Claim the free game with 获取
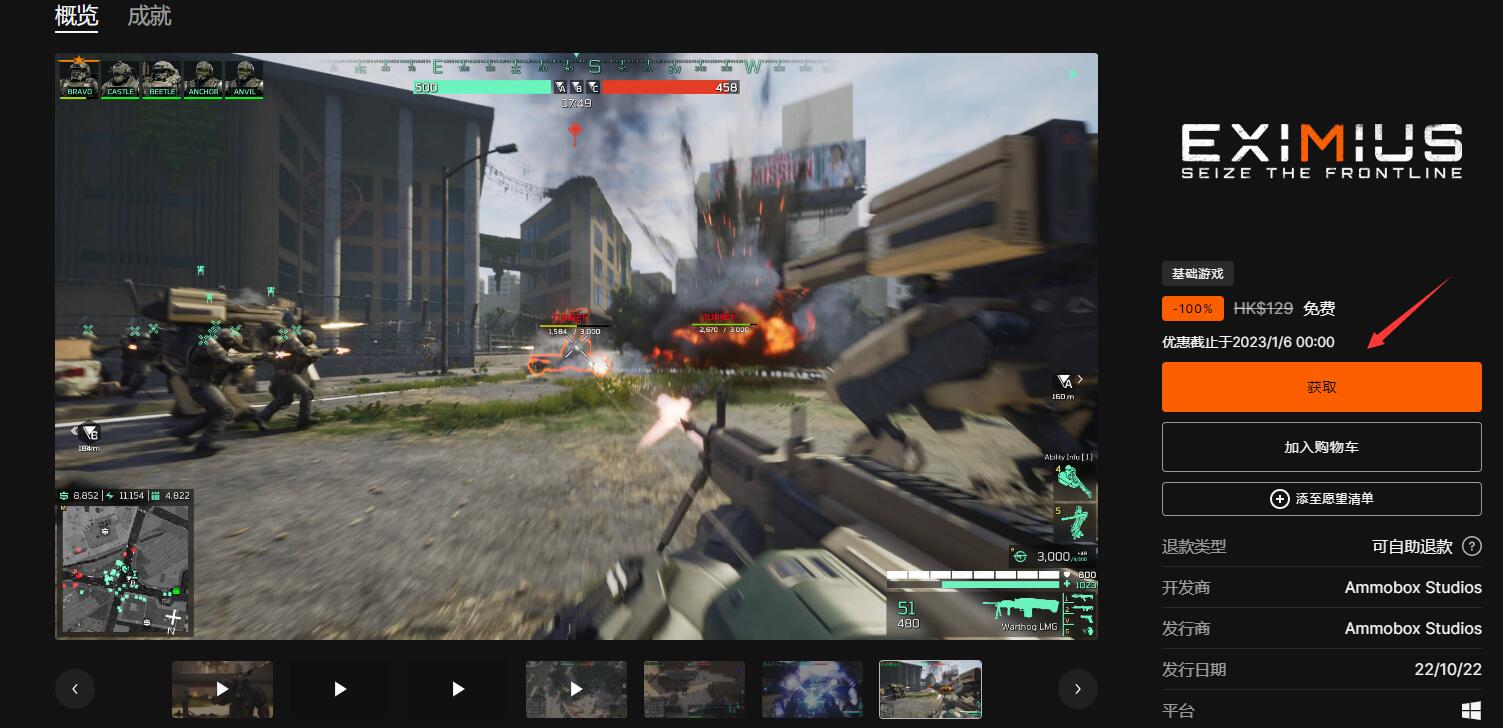Image resolution: width=1503 pixels, height=728 pixels. (x=1321, y=387)
